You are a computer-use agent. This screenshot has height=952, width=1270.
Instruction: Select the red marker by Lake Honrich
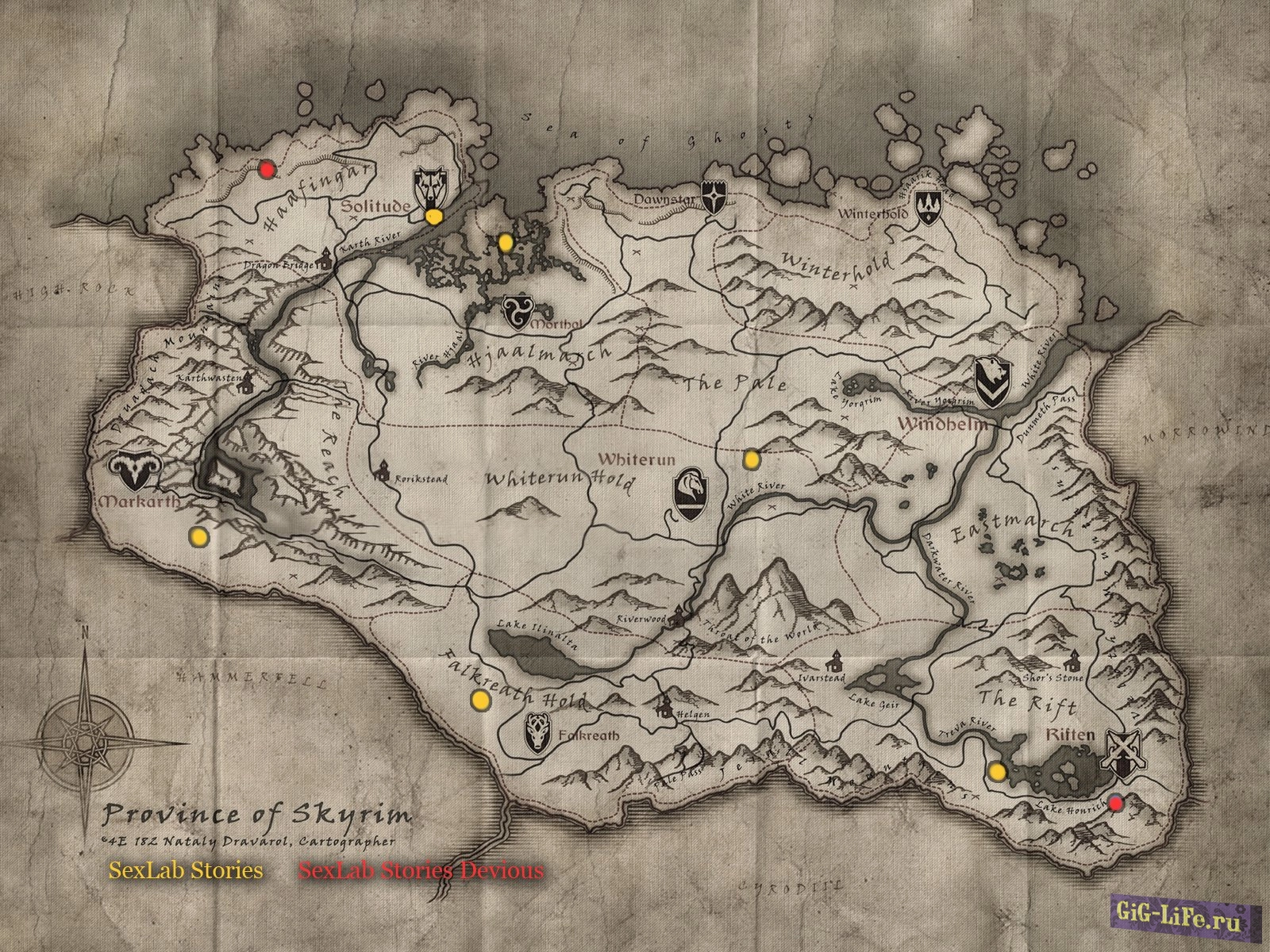[x=1116, y=804]
